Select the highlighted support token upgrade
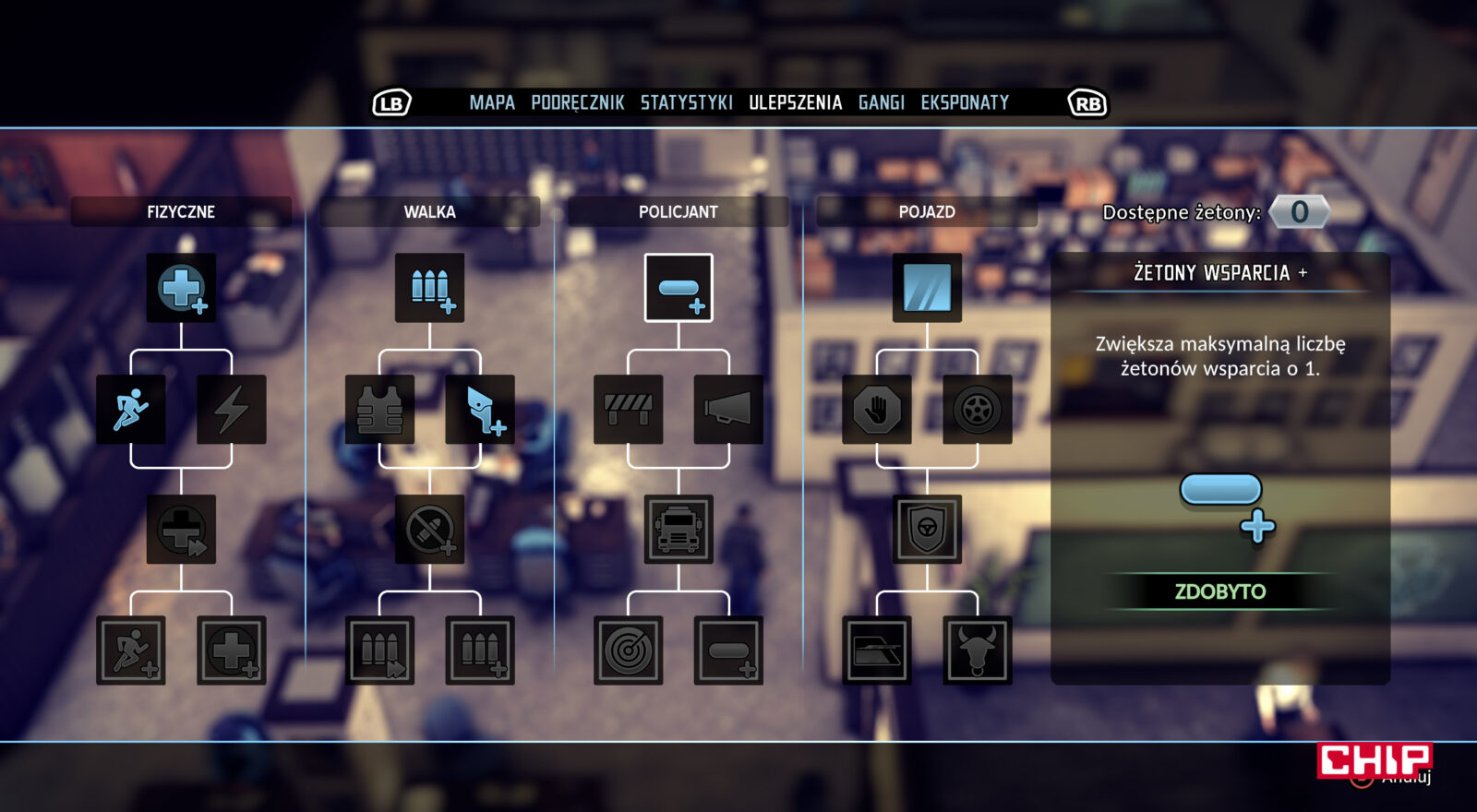The width and height of the screenshot is (1477, 812). (x=678, y=288)
